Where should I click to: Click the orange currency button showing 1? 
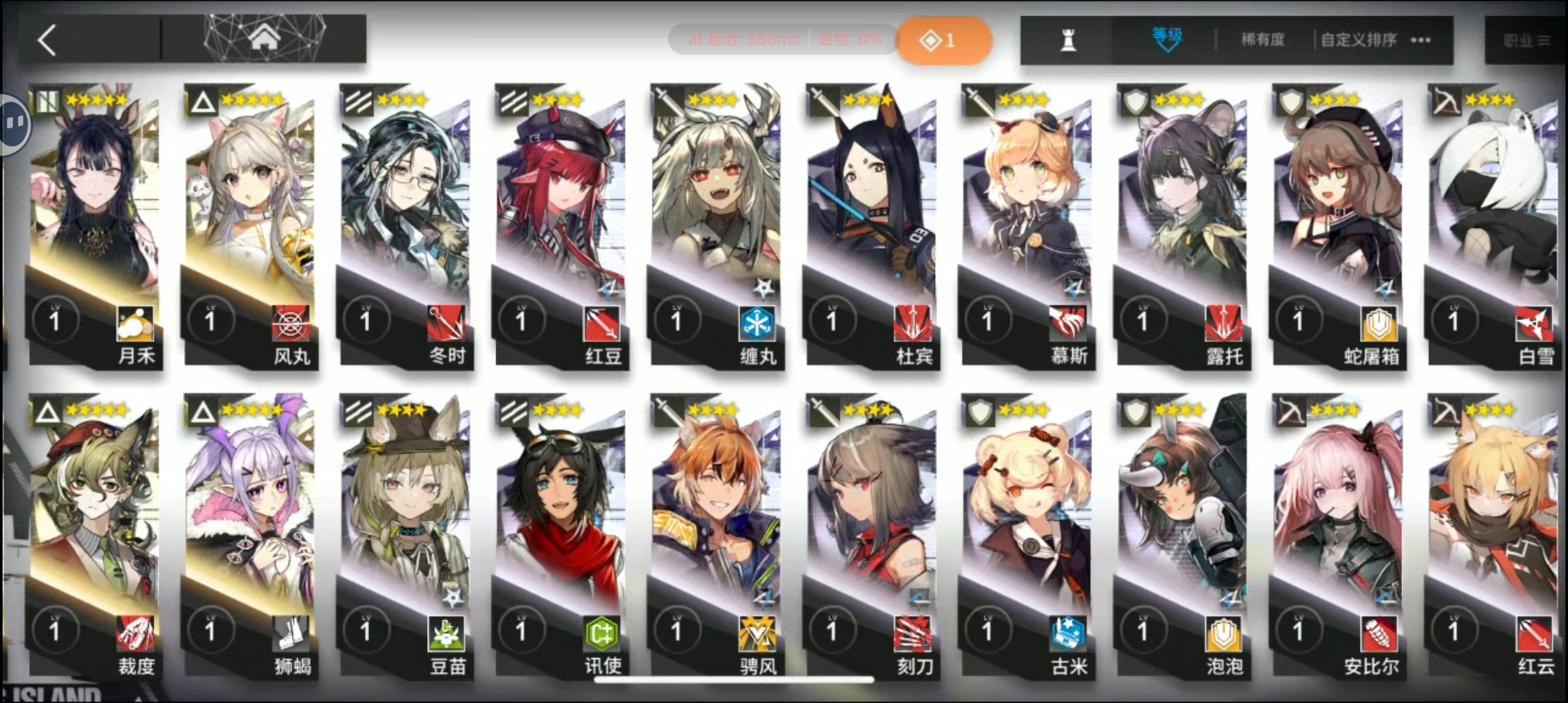pyautogui.click(x=944, y=39)
